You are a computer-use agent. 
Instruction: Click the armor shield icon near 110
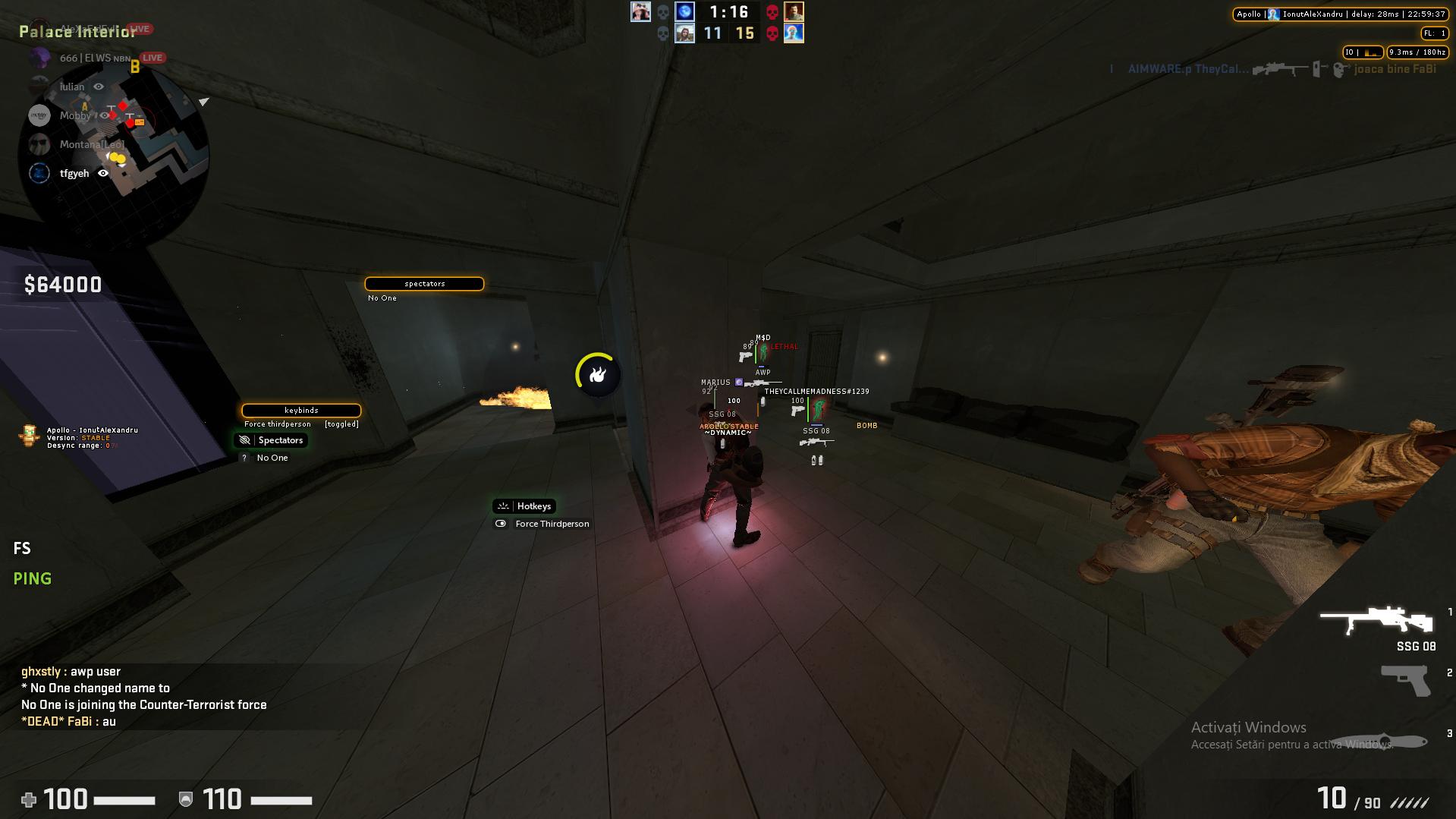pos(184,799)
